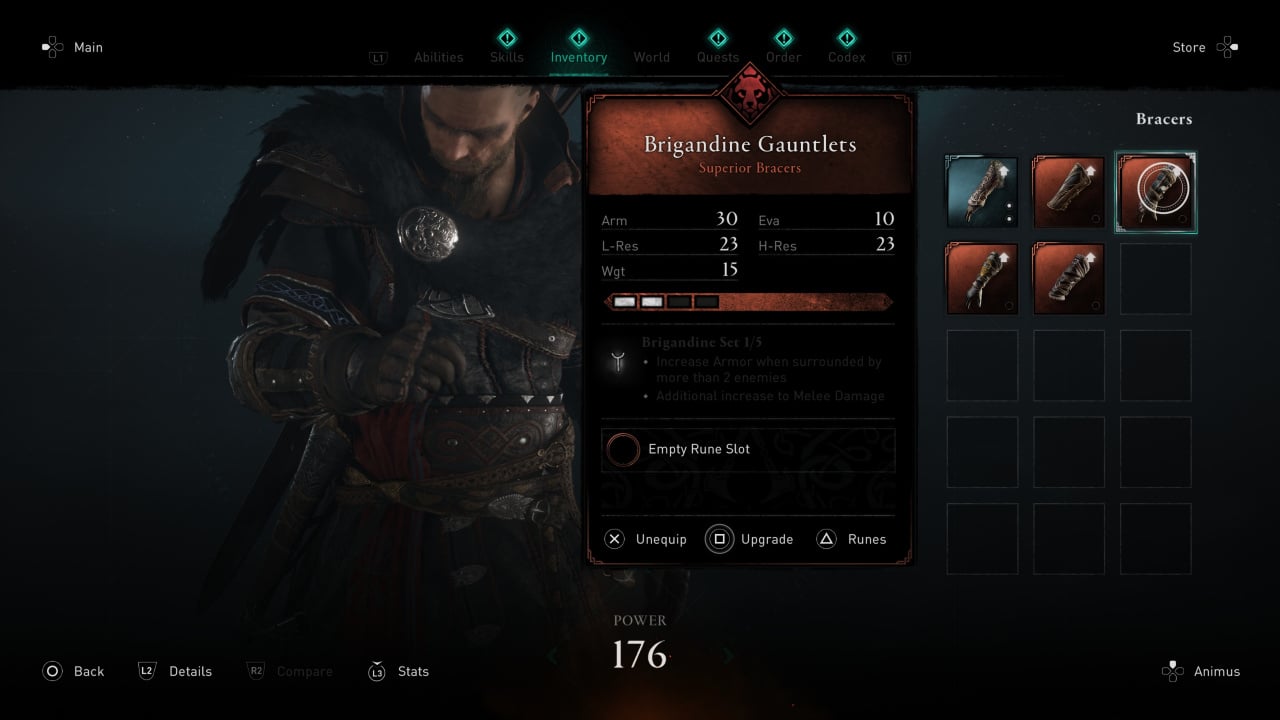Switch to the Order tab

(783, 57)
